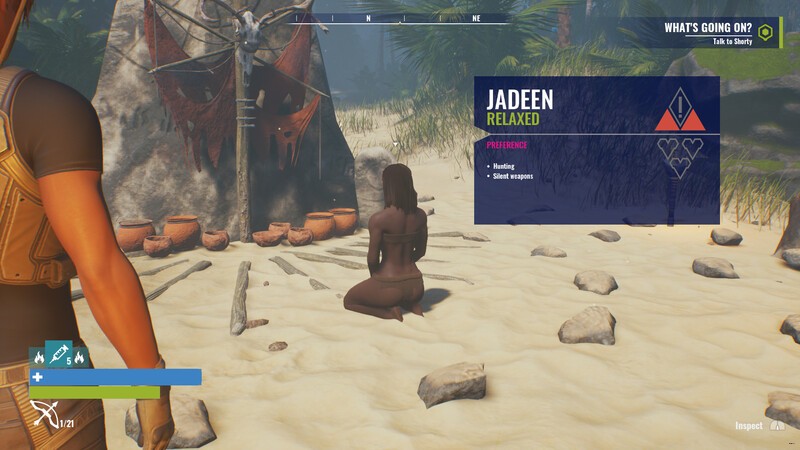
Task: Select the syringe healing item slot
Action: (x=59, y=353)
